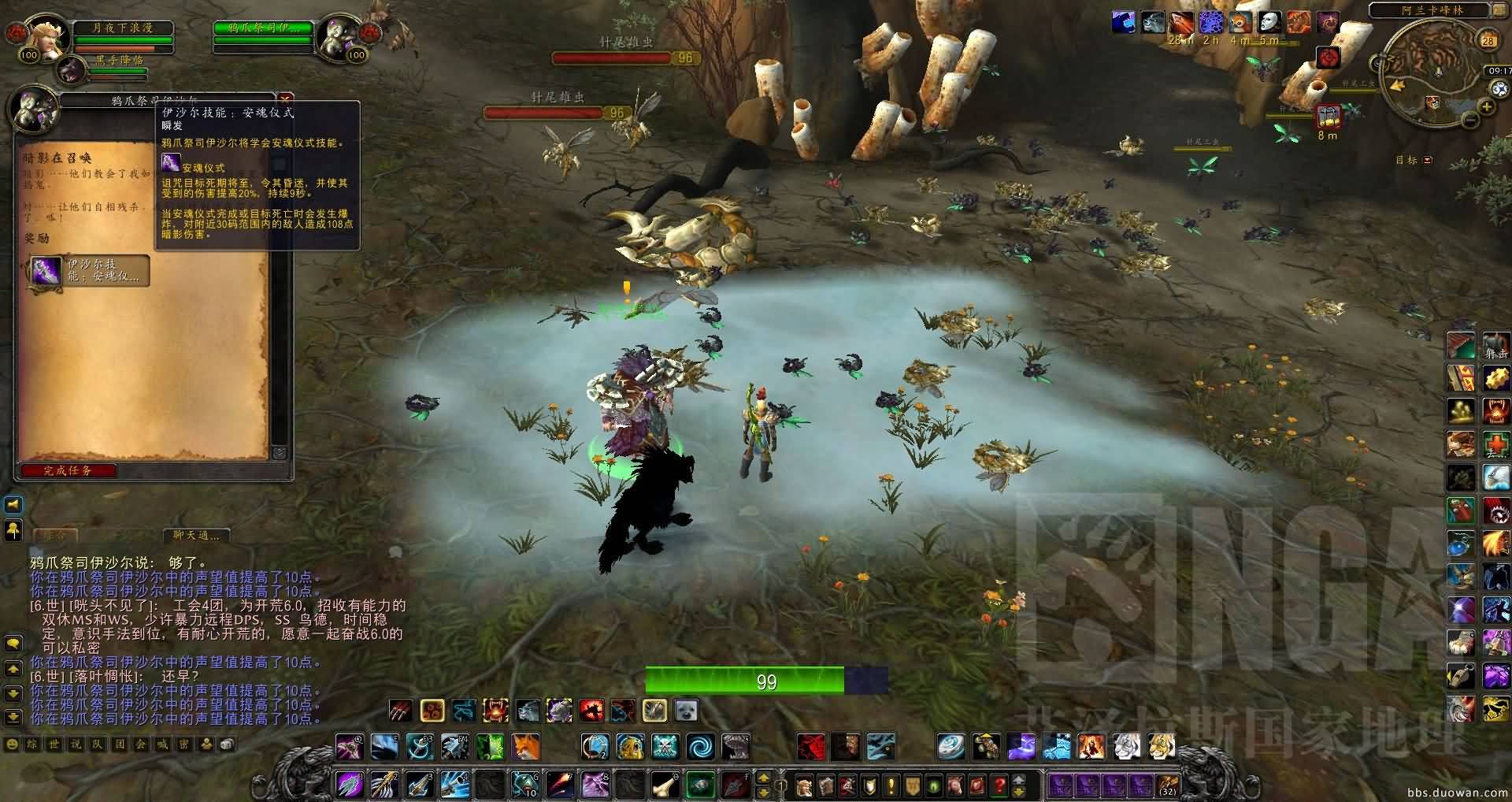The width and height of the screenshot is (1512, 802).
Task: Open the calendar showing day 28
Action: click(1488, 41)
